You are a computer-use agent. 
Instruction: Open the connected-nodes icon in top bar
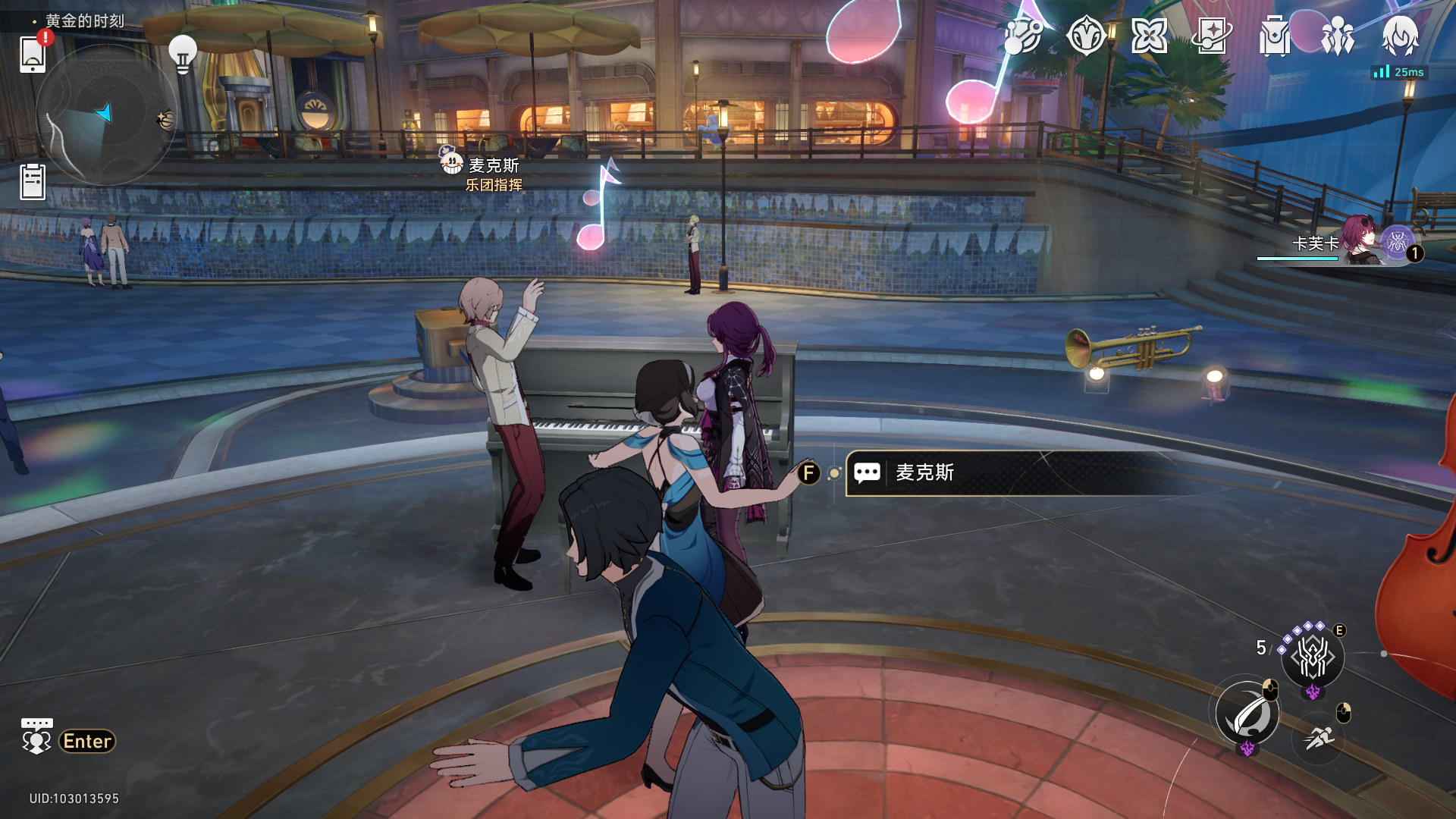click(x=1022, y=36)
